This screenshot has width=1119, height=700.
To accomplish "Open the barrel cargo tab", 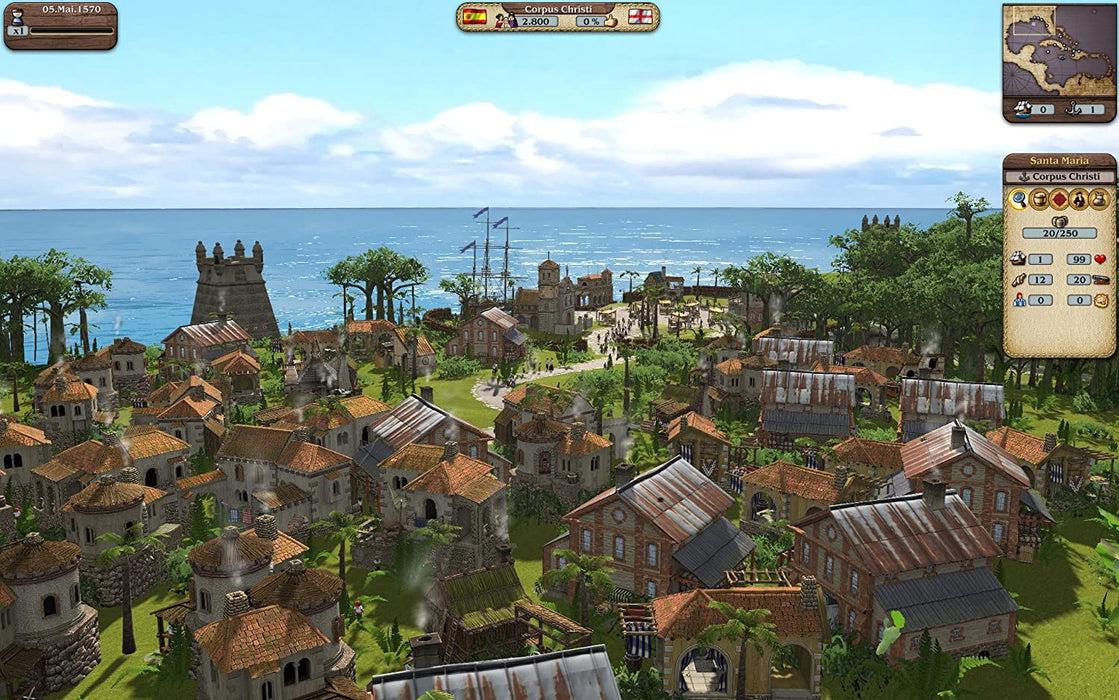I will click(x=1039, y=199).
